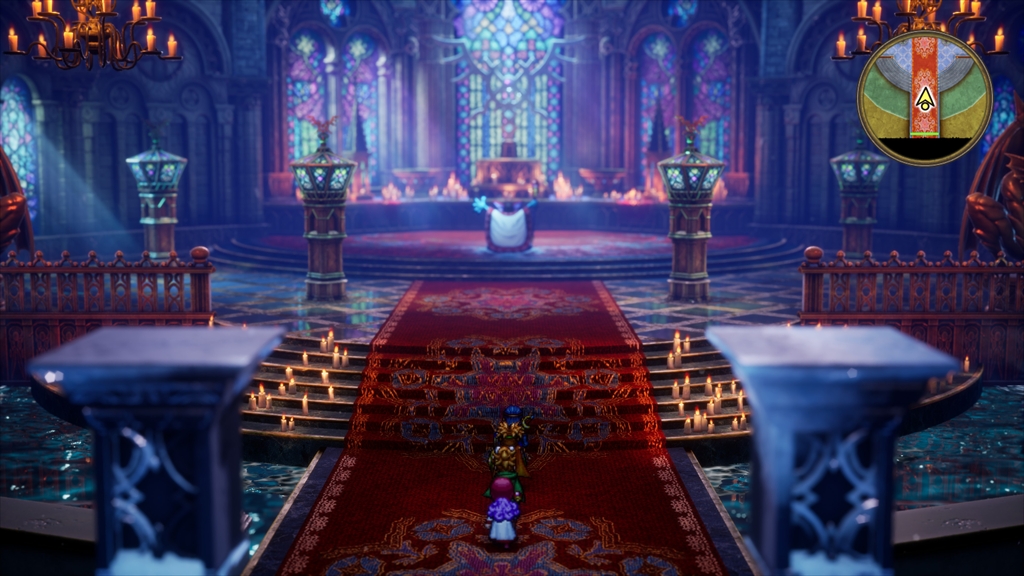Click the circular minimap

pyautogui.click(x=924, y=97)
